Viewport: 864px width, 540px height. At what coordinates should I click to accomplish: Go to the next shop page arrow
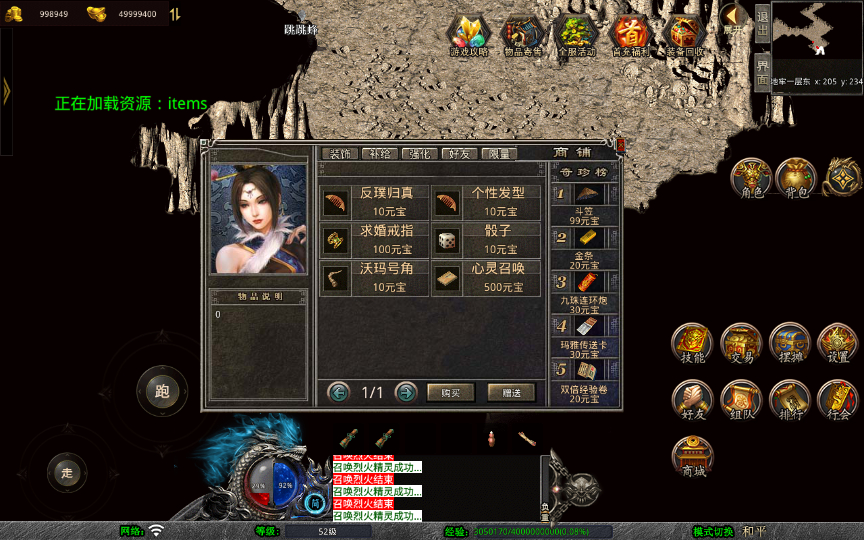[x=405, y=392]
